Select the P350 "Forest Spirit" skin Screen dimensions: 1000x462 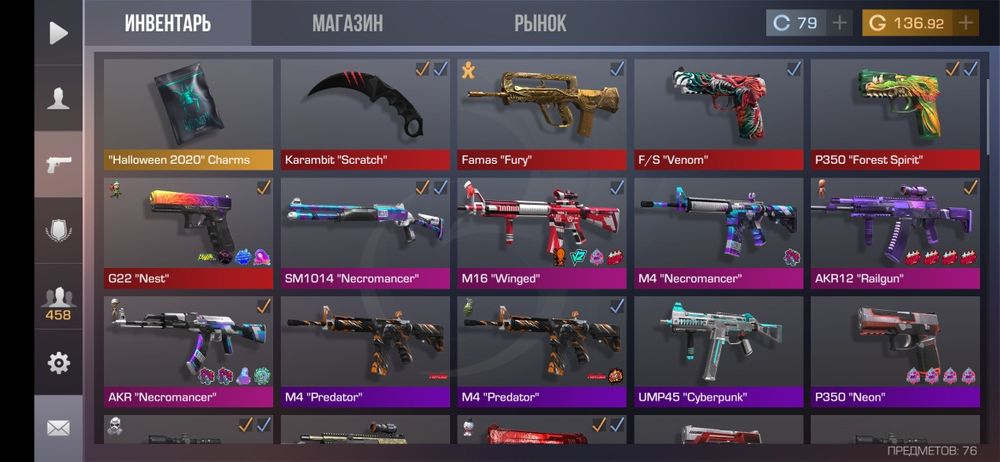895,113
